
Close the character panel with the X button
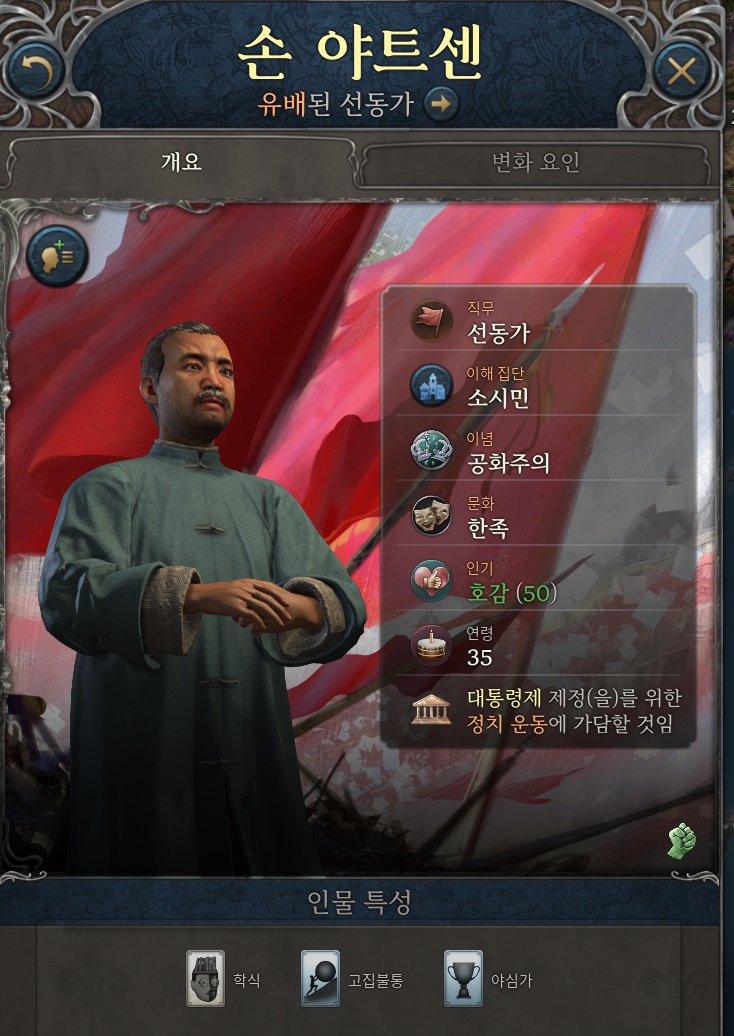pyautogui.click(x=682, y=70)
